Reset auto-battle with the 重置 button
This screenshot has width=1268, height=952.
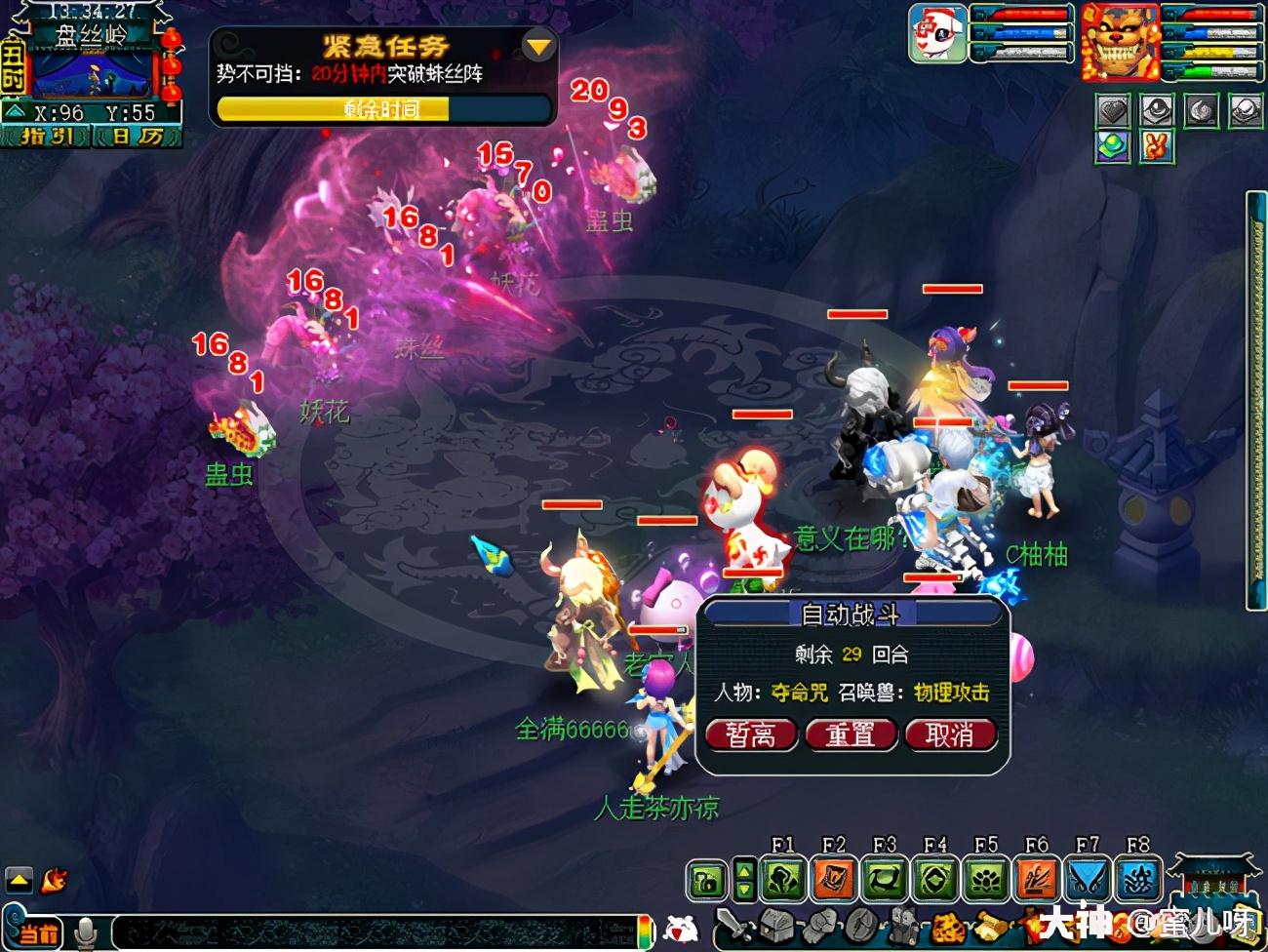[851, 734]
